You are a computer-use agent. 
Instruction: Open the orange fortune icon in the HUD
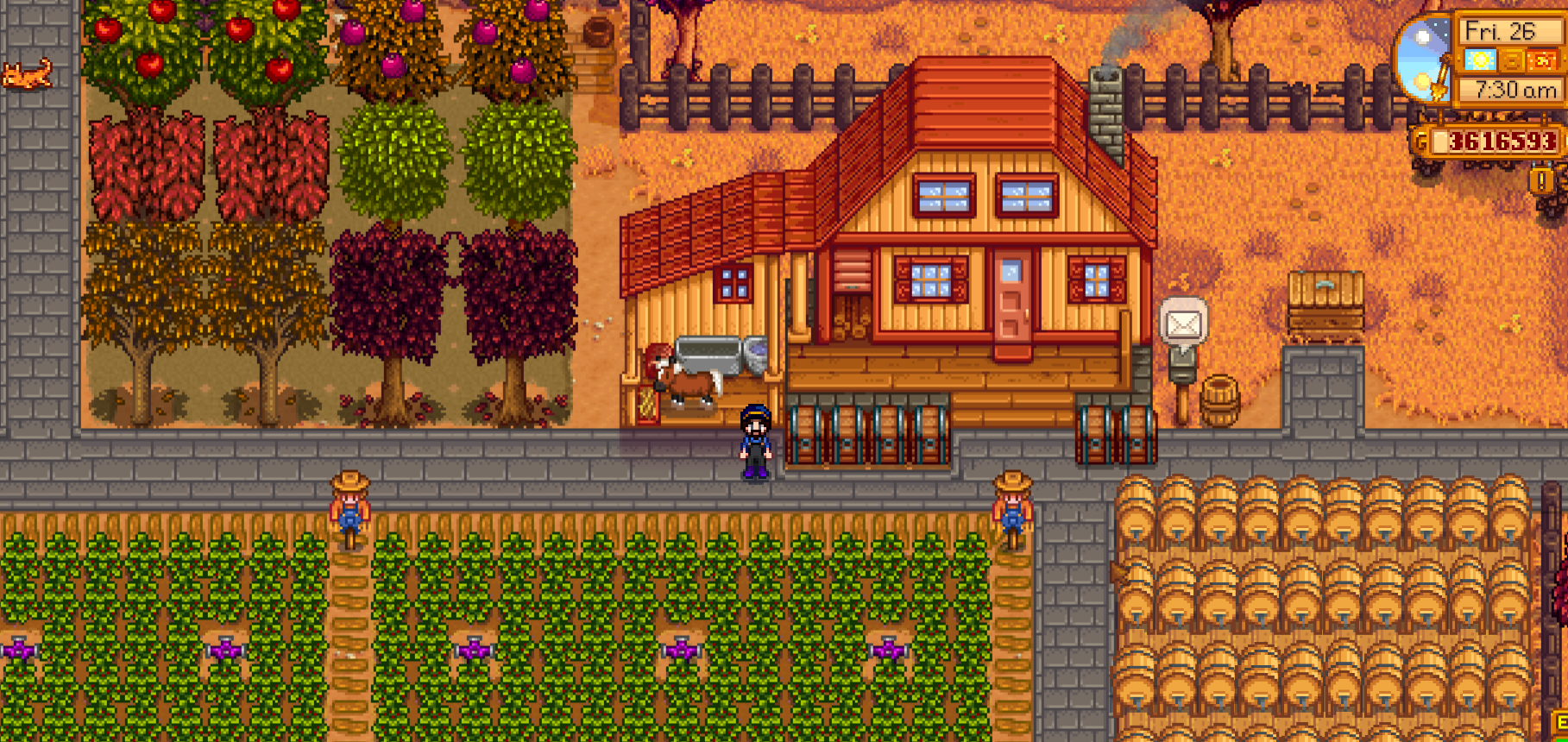coord(1542,61)
